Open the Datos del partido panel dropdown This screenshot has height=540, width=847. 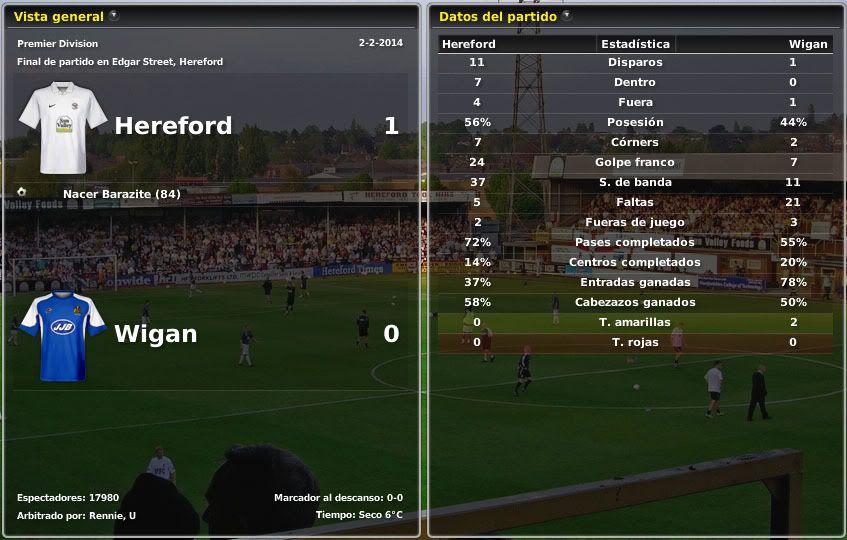(x=567, y=16)
